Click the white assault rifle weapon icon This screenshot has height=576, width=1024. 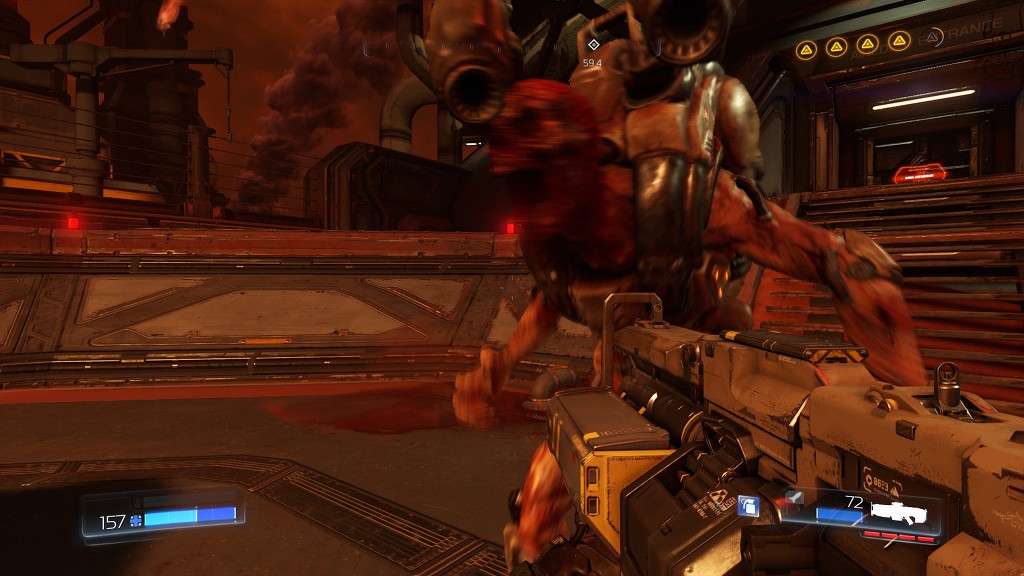click(x=899, y=513)
